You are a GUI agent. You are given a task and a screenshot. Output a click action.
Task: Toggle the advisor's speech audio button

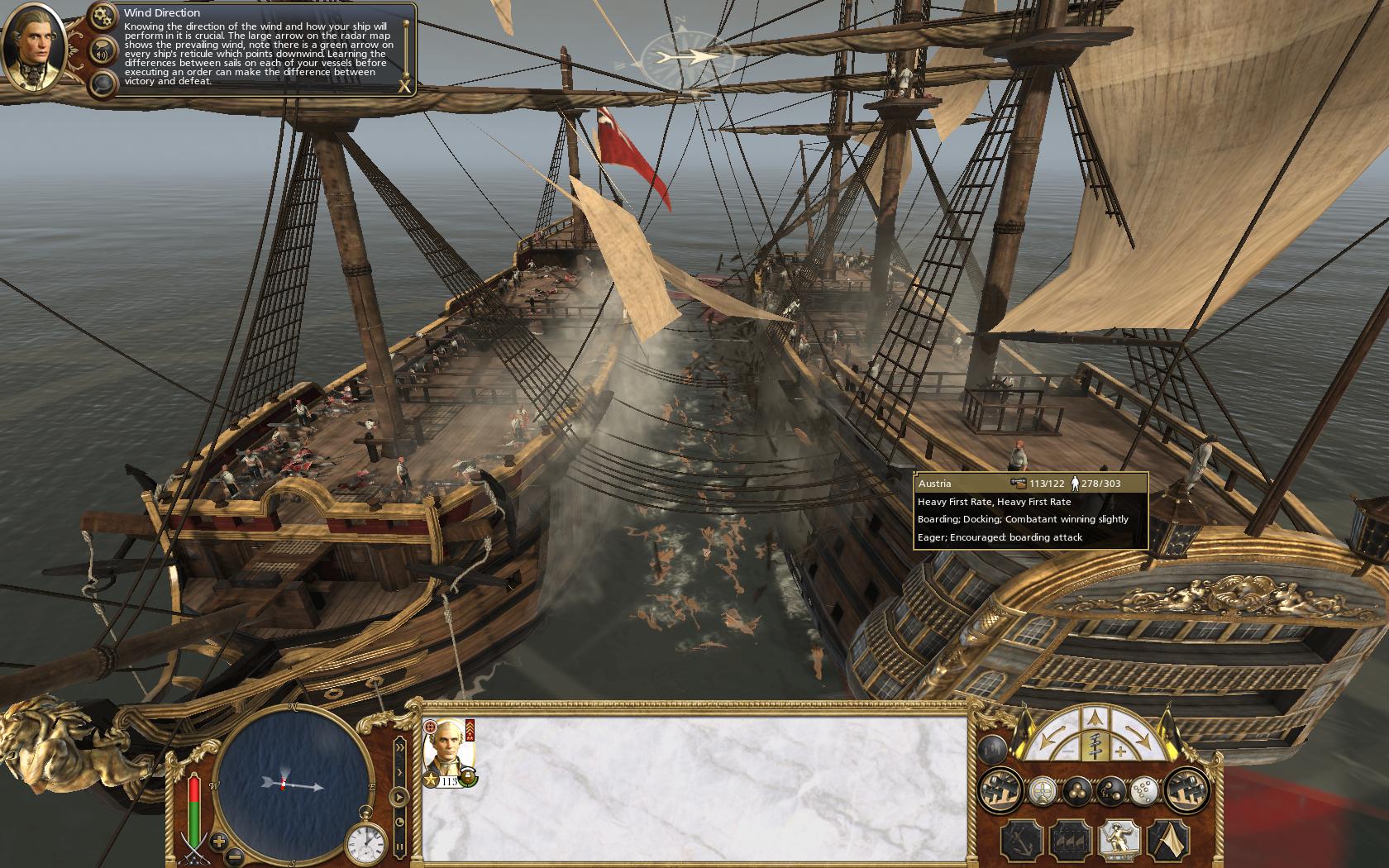(104, 50)
